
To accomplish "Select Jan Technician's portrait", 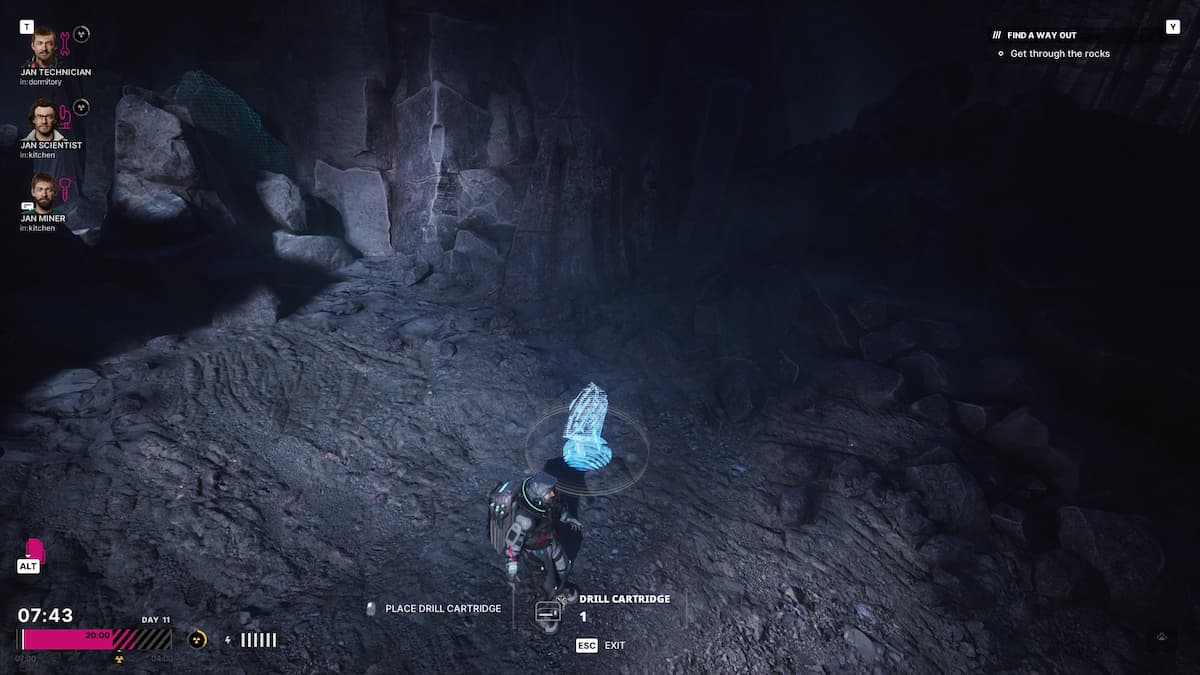I will [42, 46].
